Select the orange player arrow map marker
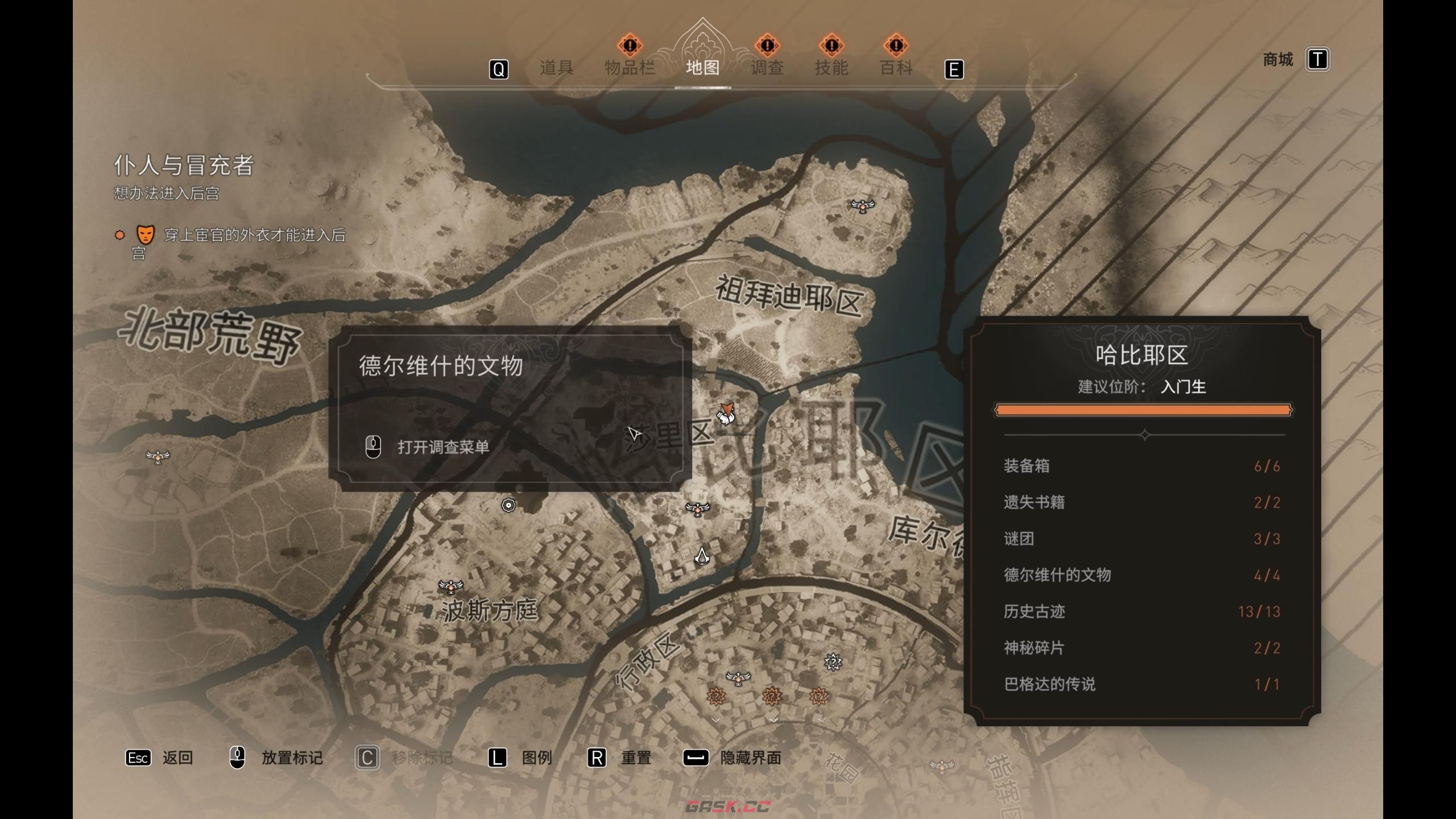Screen dimensions: 1456x819 pyautogui.click(x=726, y=413)
